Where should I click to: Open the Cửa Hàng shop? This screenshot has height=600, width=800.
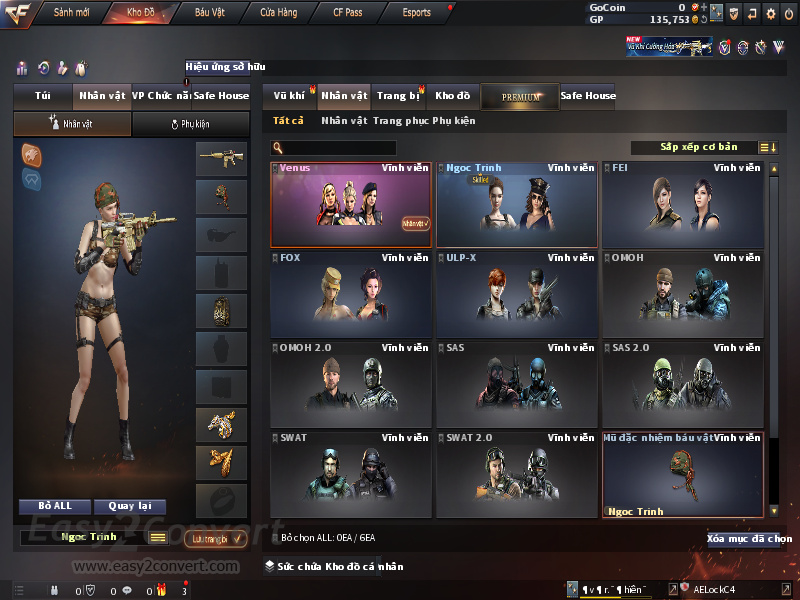tap(278, 12)
